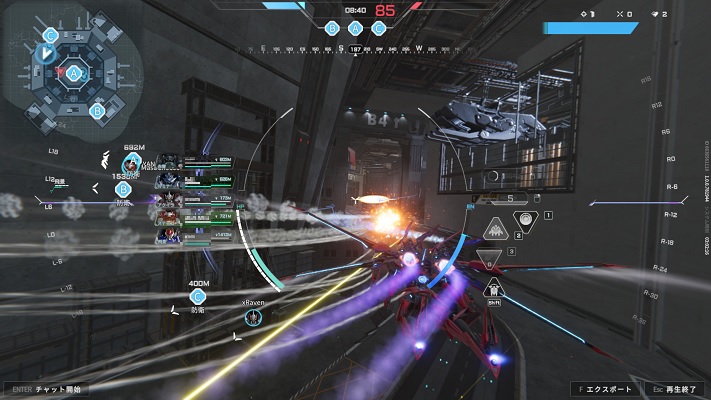Click the xRaven player marker
This screenshot has height=400, width=711.
[254, 316]
